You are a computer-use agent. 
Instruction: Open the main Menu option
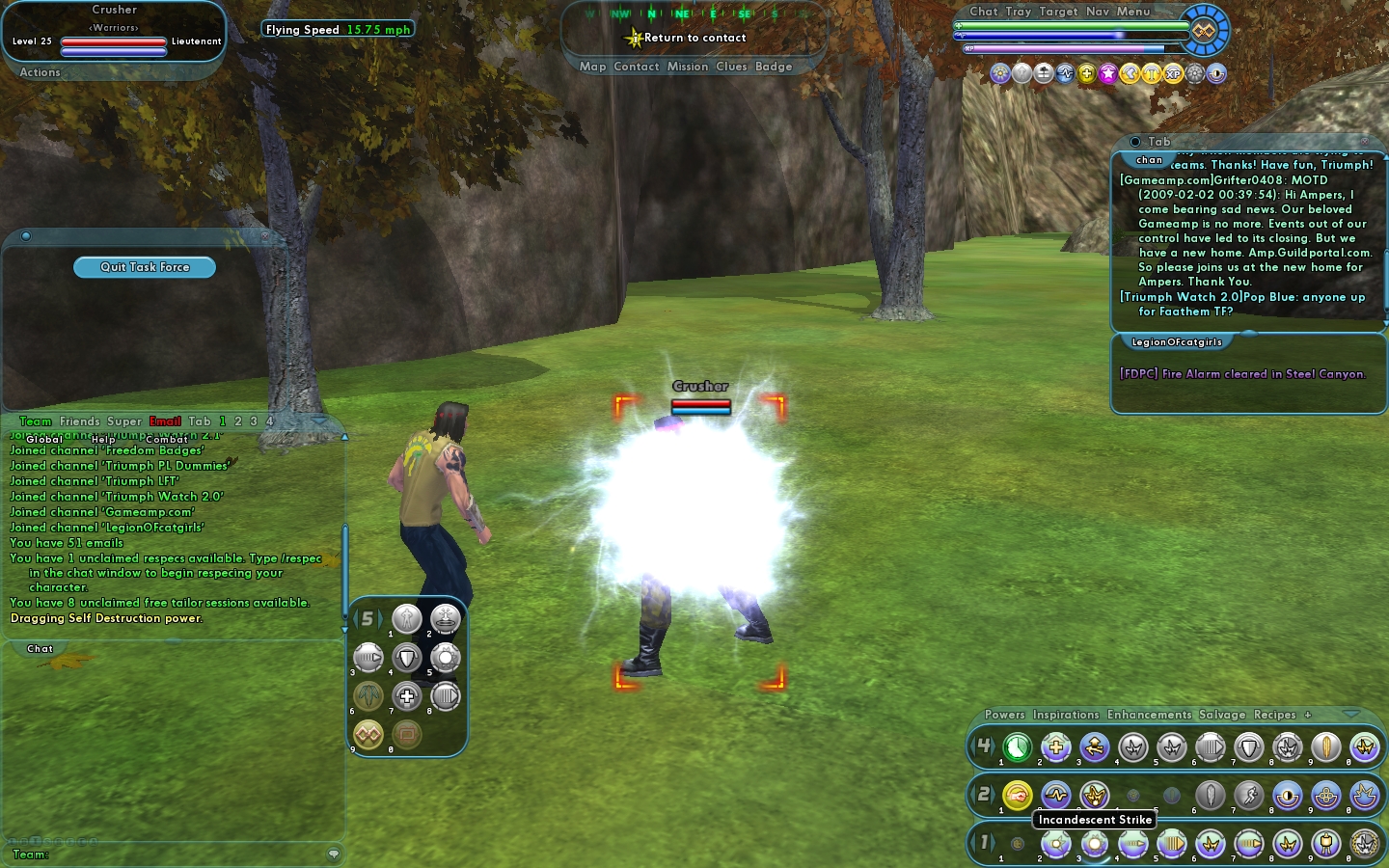[x=1133, y=12]
